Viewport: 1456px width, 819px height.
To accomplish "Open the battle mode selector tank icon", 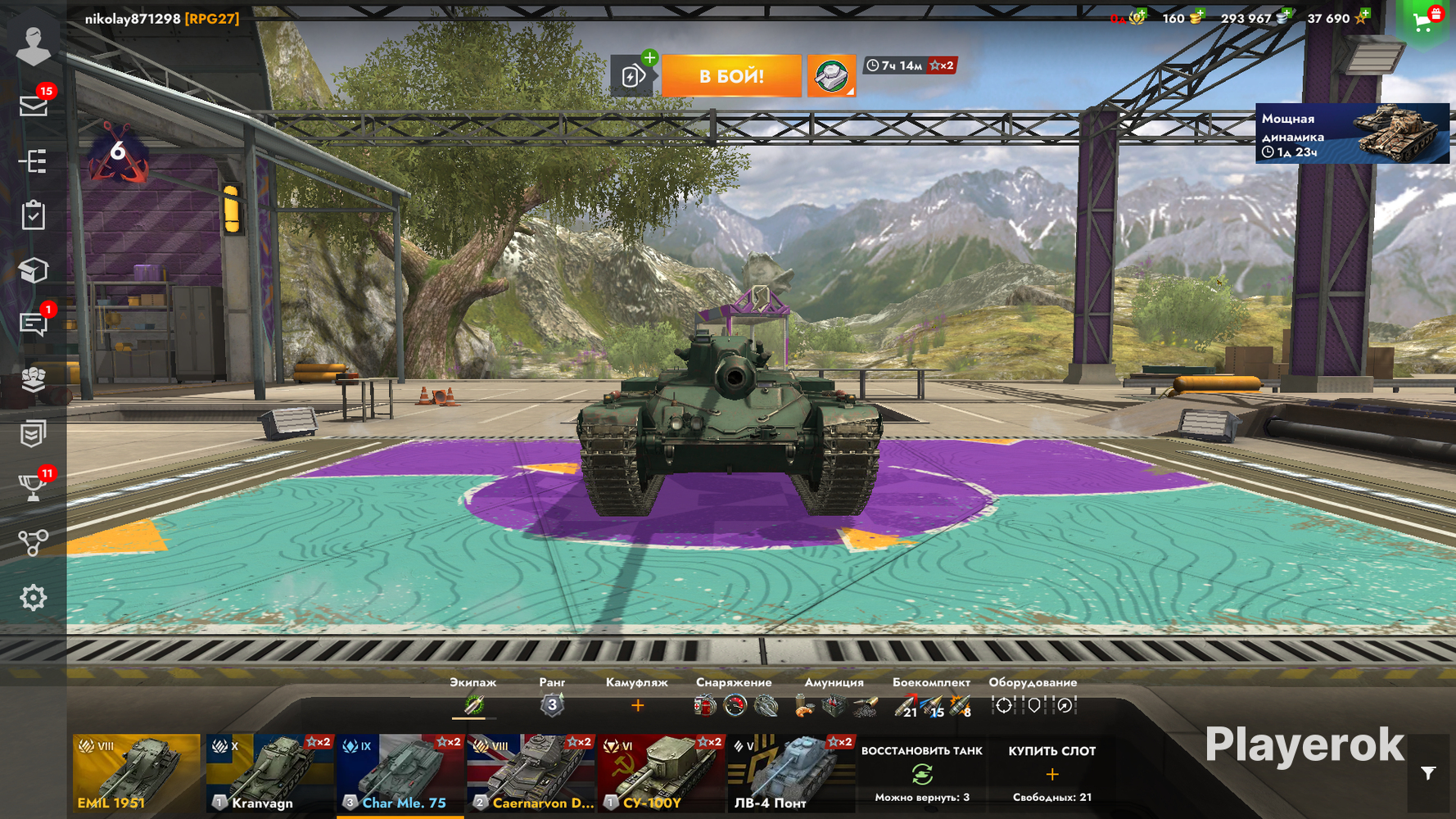I will coord(831,76).
